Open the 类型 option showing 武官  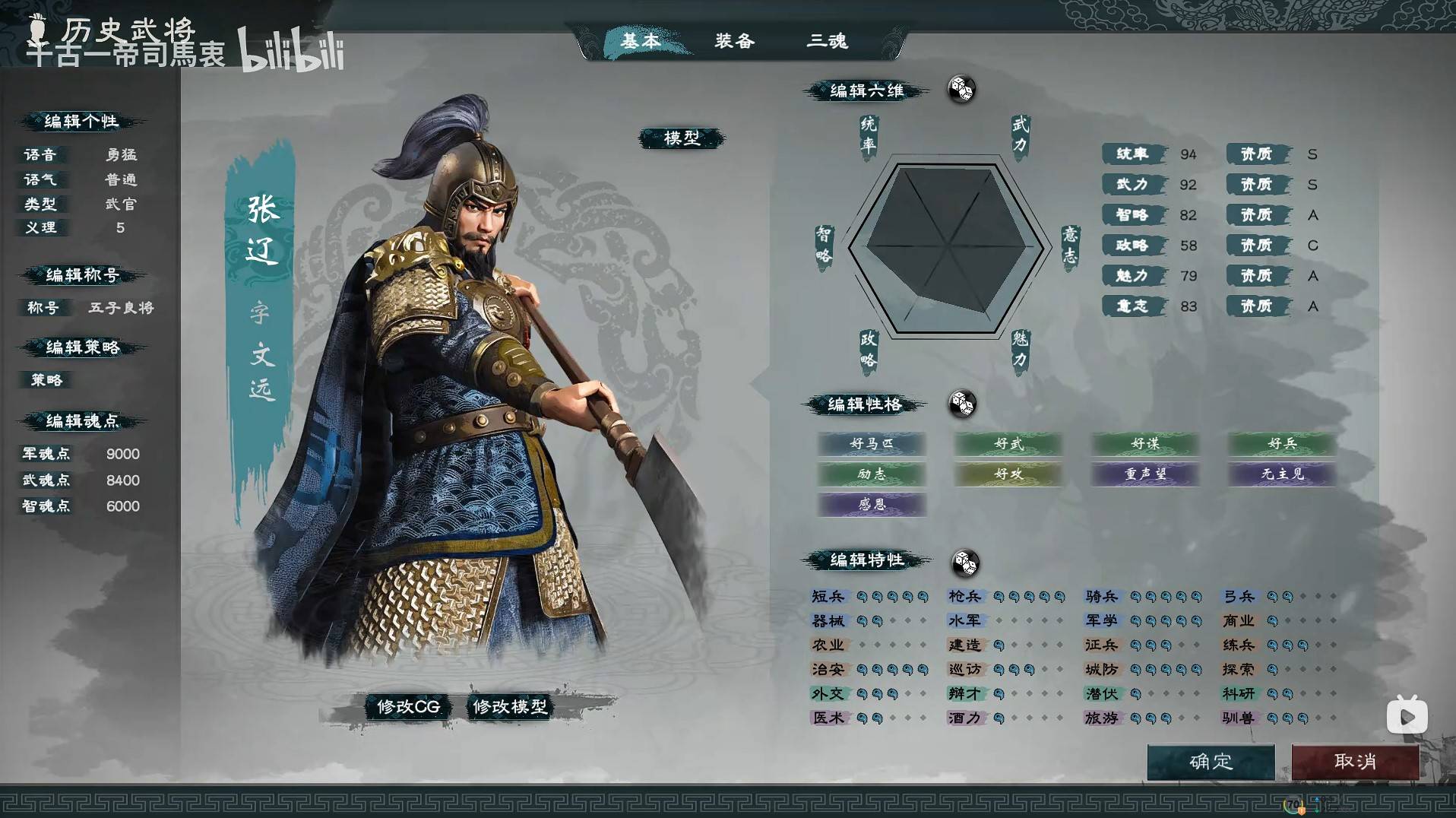pyautogui.click(x=122, y=204)
